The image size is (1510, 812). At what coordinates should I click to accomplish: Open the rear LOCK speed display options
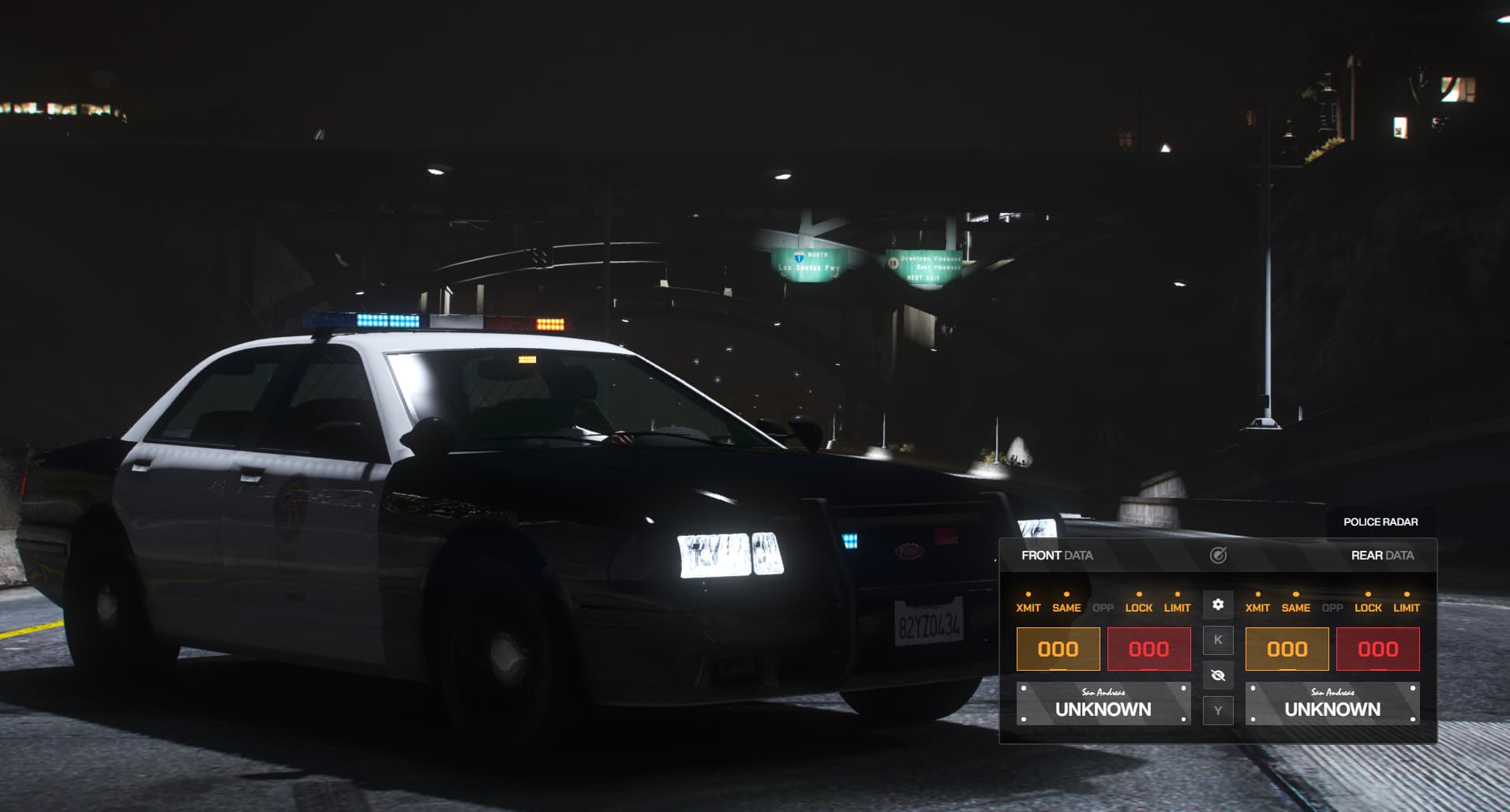1368,608
